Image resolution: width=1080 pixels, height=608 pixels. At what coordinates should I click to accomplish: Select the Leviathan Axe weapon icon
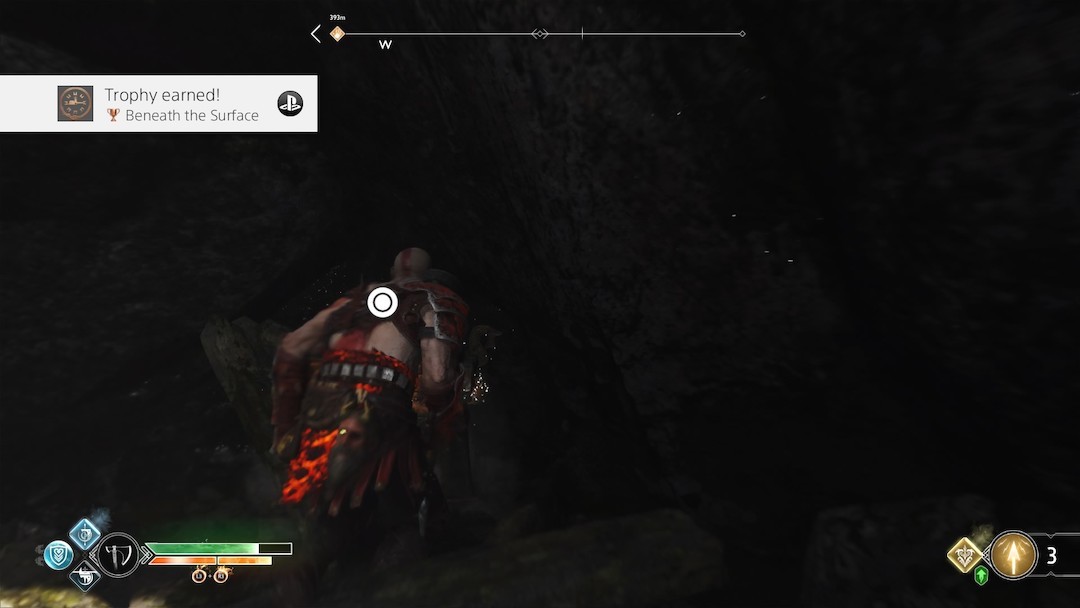pyautogui.click(x=118, y=553)
